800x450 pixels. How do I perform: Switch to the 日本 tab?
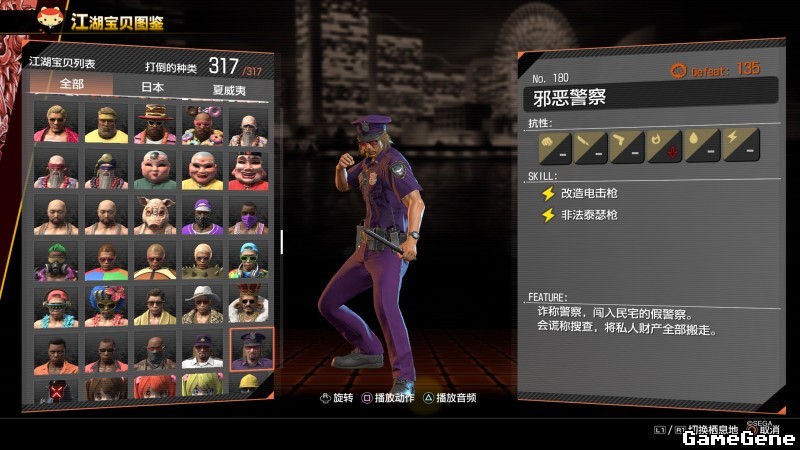(152, 87)
